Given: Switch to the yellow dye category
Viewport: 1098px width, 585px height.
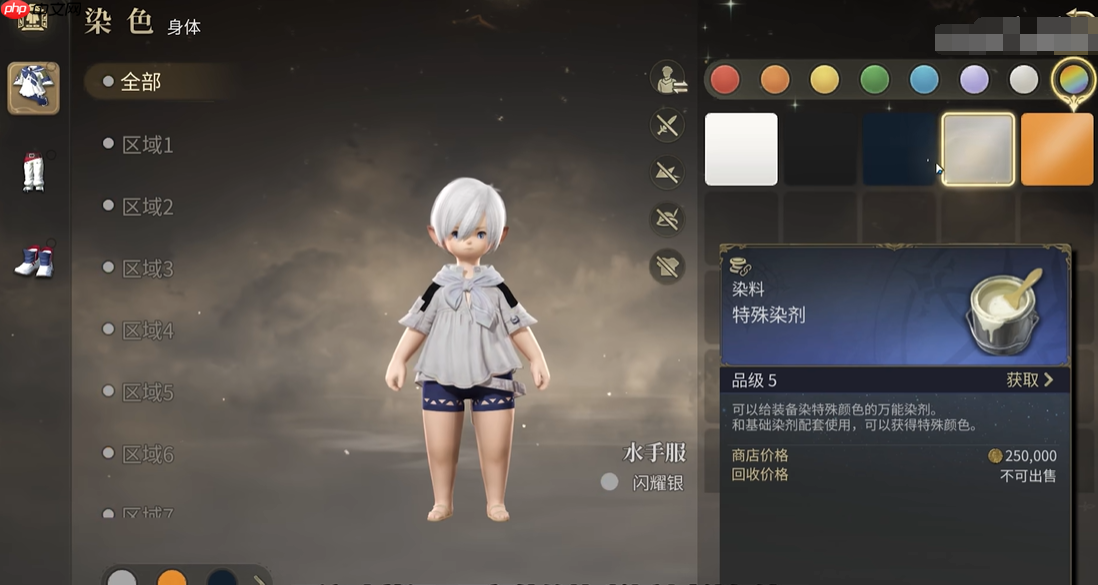Looking at the screenshot, I should pos(824,79).
